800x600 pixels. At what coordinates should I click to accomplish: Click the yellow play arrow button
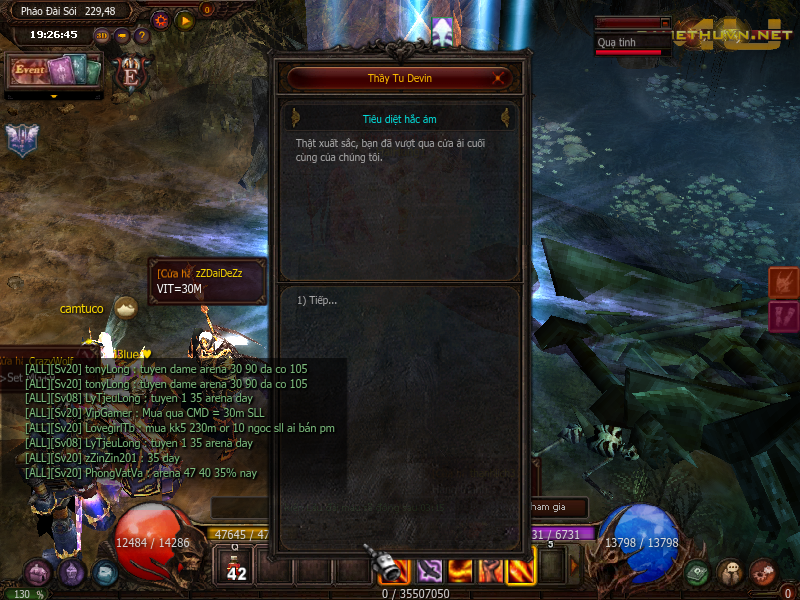point(184,20)
